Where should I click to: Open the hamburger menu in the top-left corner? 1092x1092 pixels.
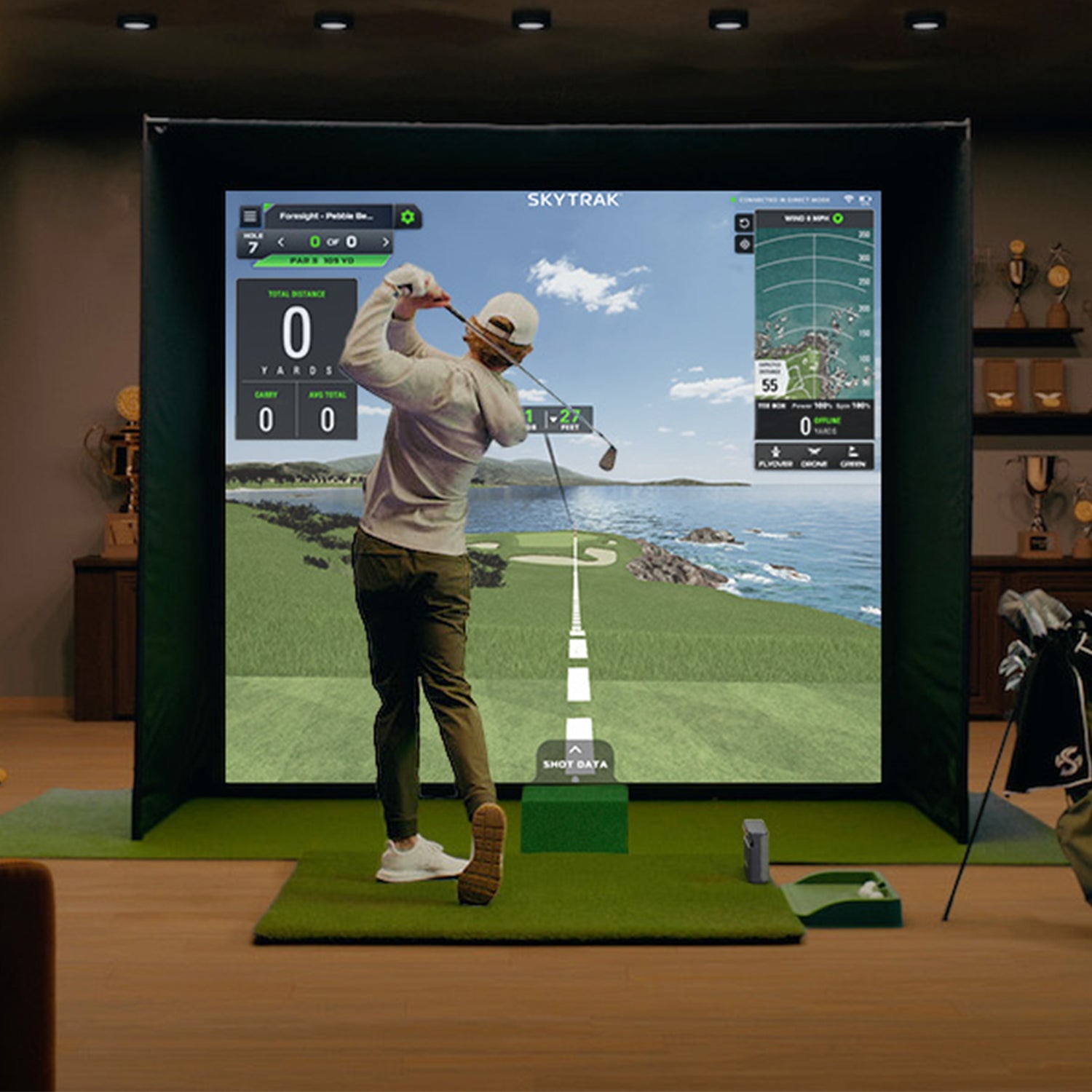tap(252, 217)
